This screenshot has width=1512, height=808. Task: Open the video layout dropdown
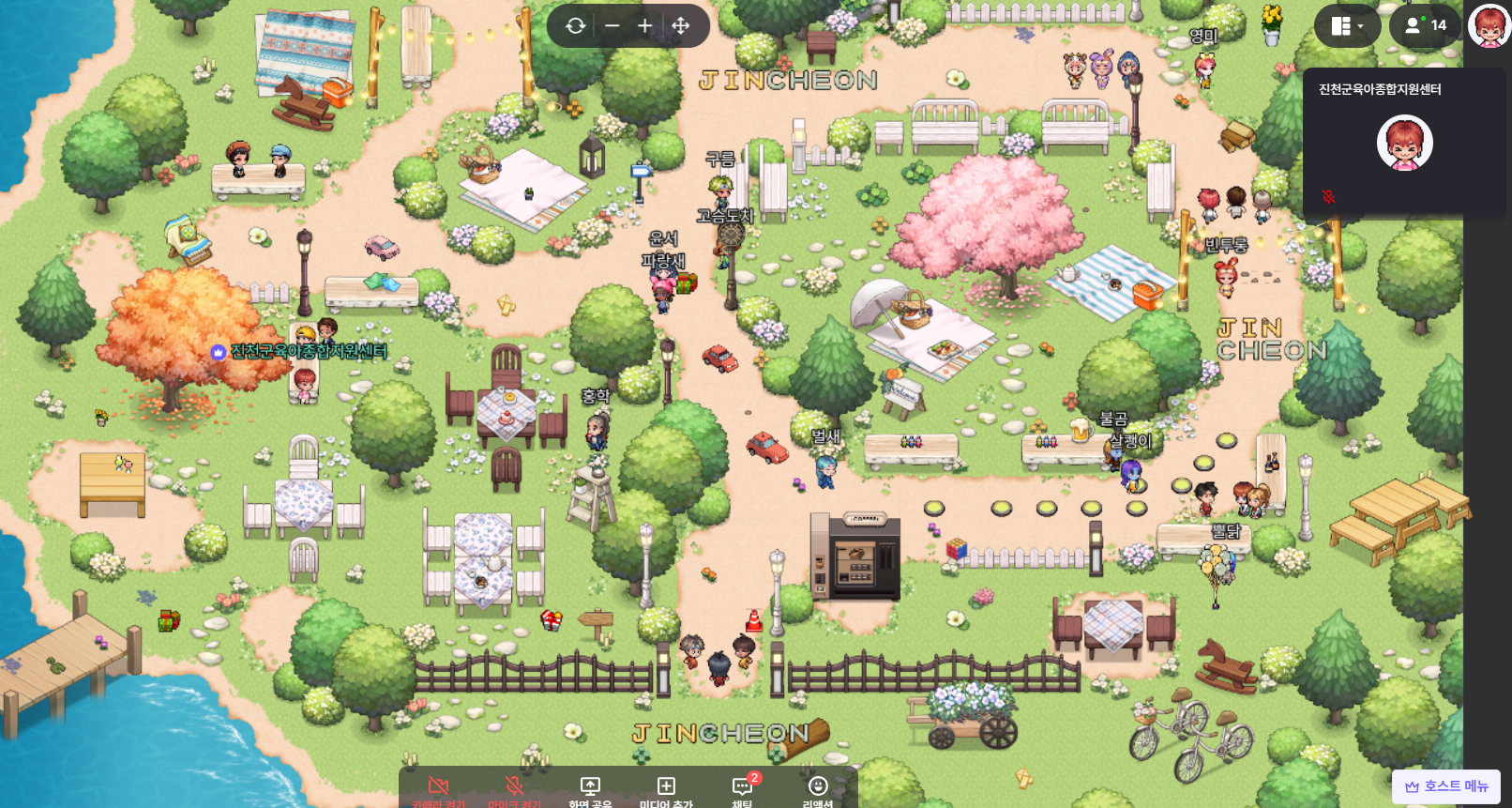coord(1347,26)
